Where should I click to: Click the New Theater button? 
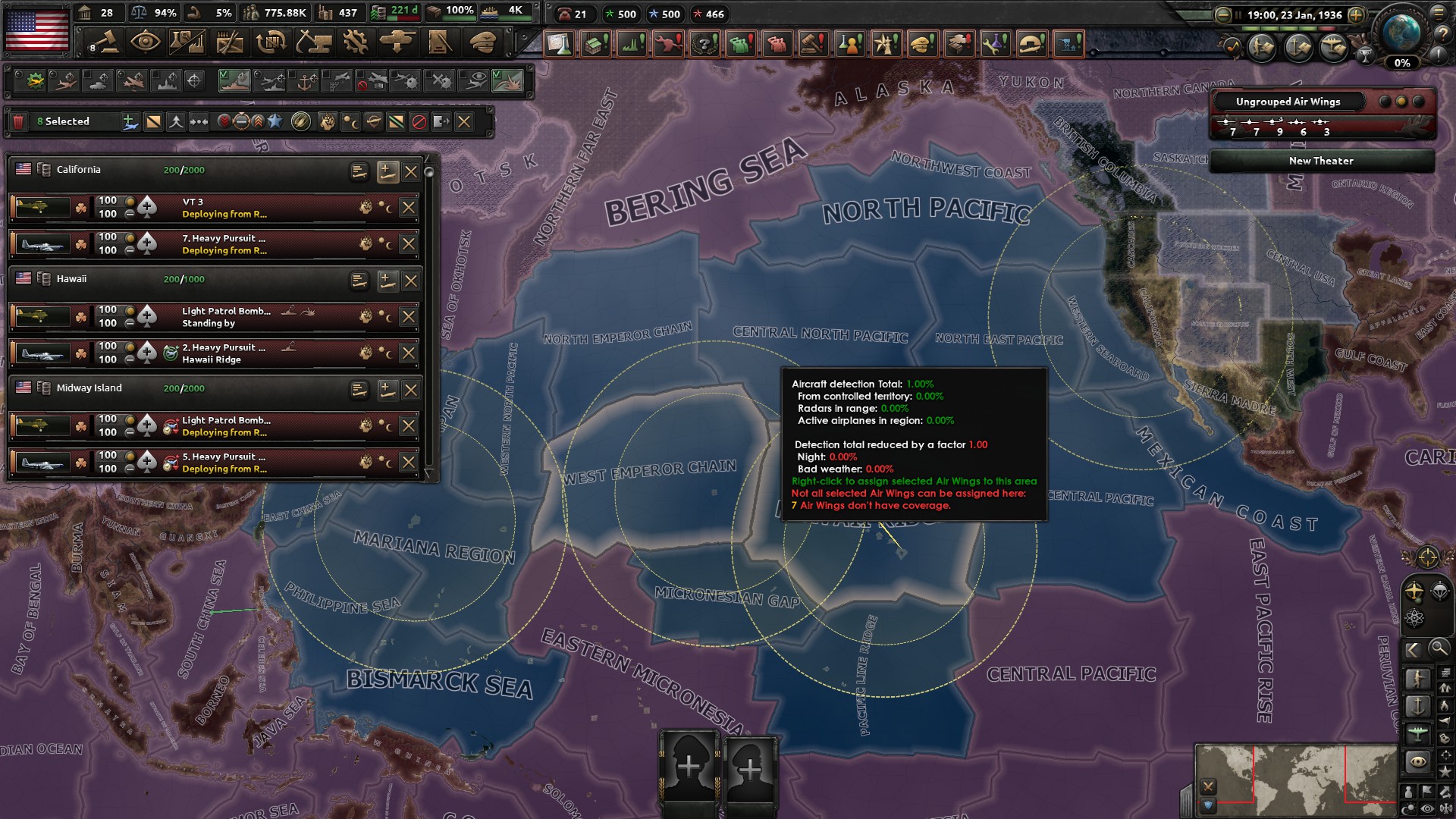tap(1321, 161)
